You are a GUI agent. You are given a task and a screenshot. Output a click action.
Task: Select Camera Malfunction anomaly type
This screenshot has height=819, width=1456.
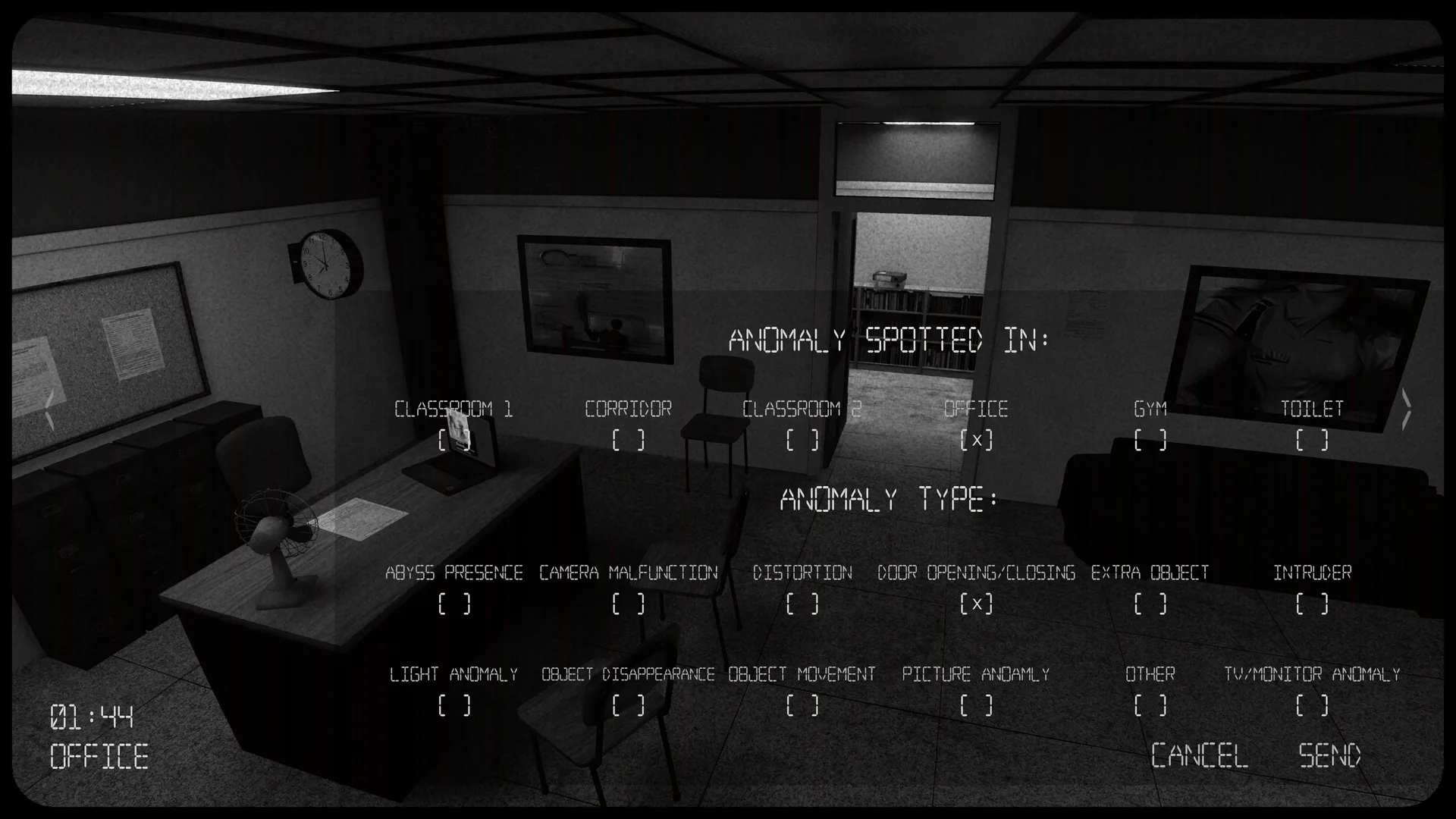(x=628, y=604)
